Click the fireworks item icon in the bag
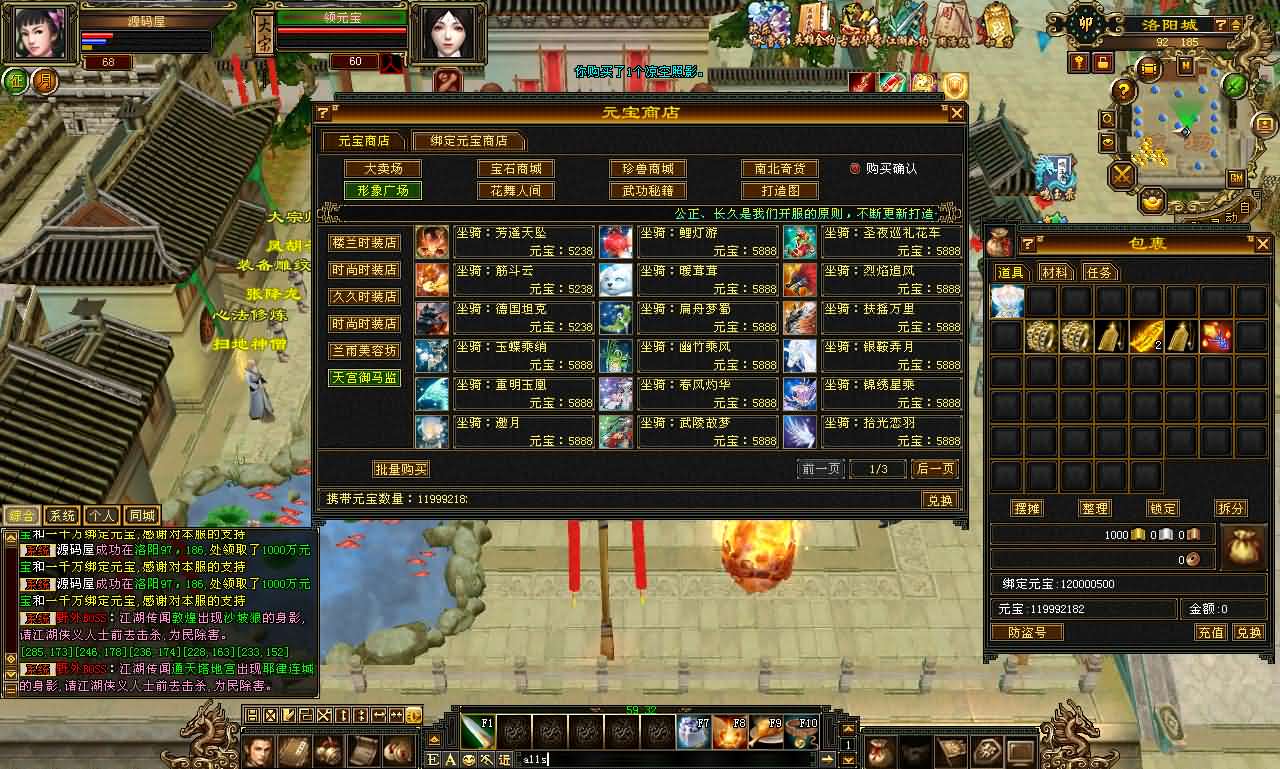The image size is (1280, 769). (x=1215, y=338)
